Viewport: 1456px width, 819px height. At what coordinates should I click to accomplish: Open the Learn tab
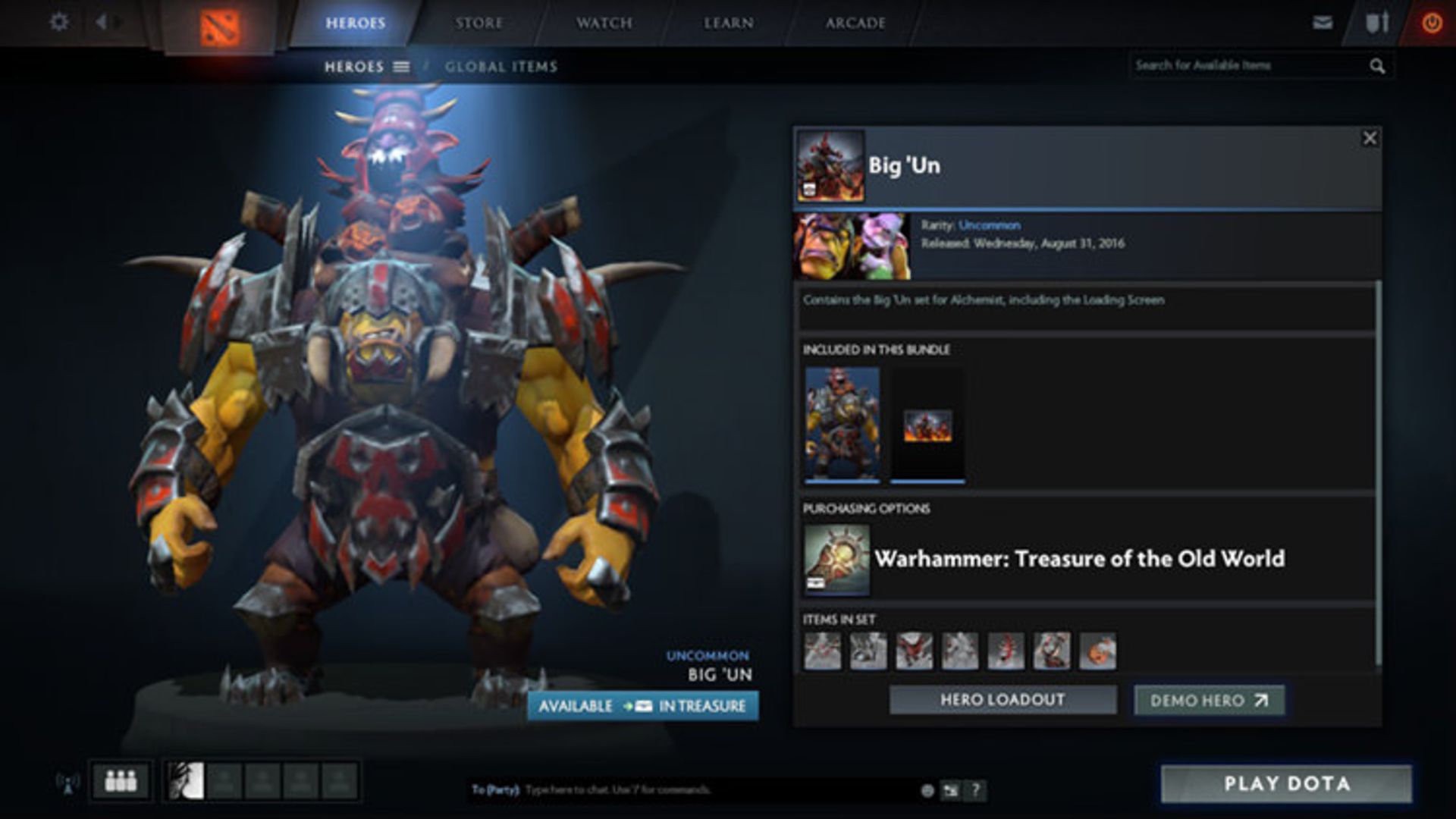[x=728, y=23]
